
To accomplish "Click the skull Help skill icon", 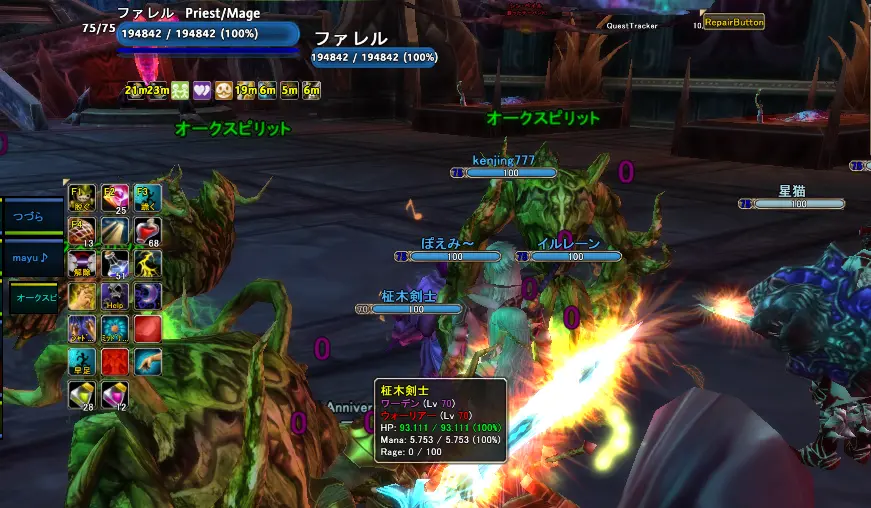I will coord(114,296).
